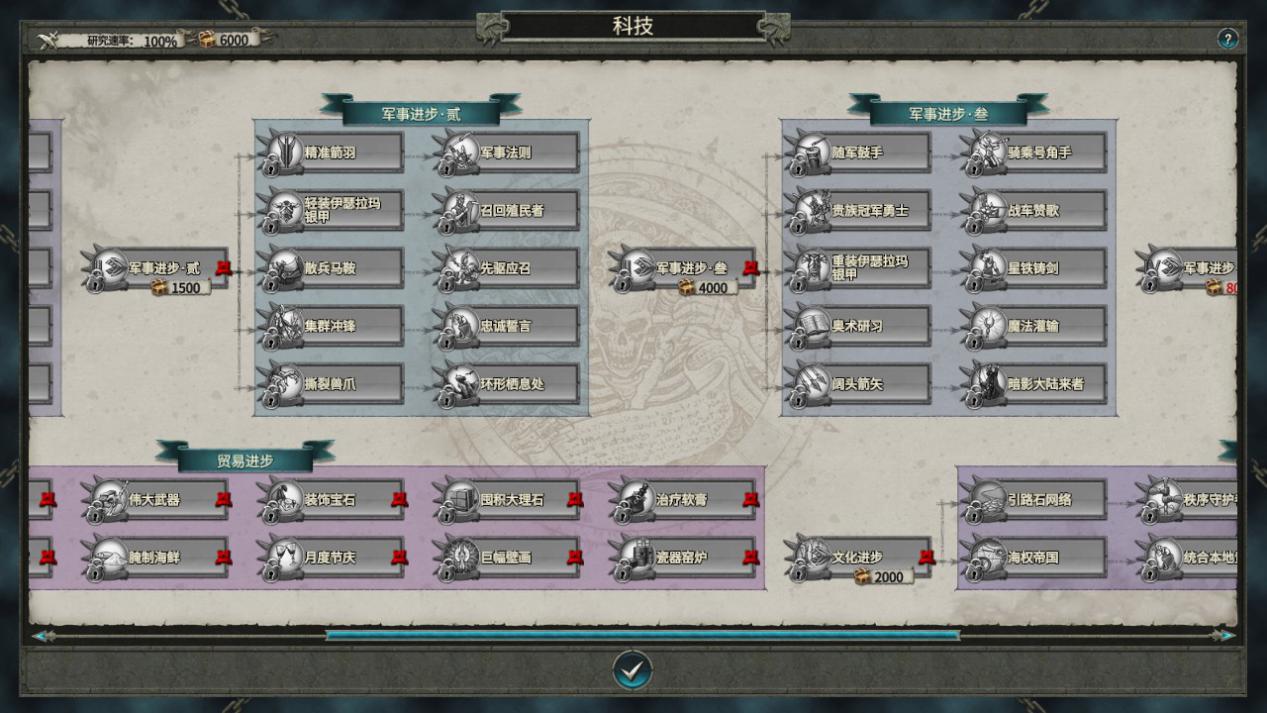Select the 暗影大陆来者 technology
1267x713 pixels.
1036,384
